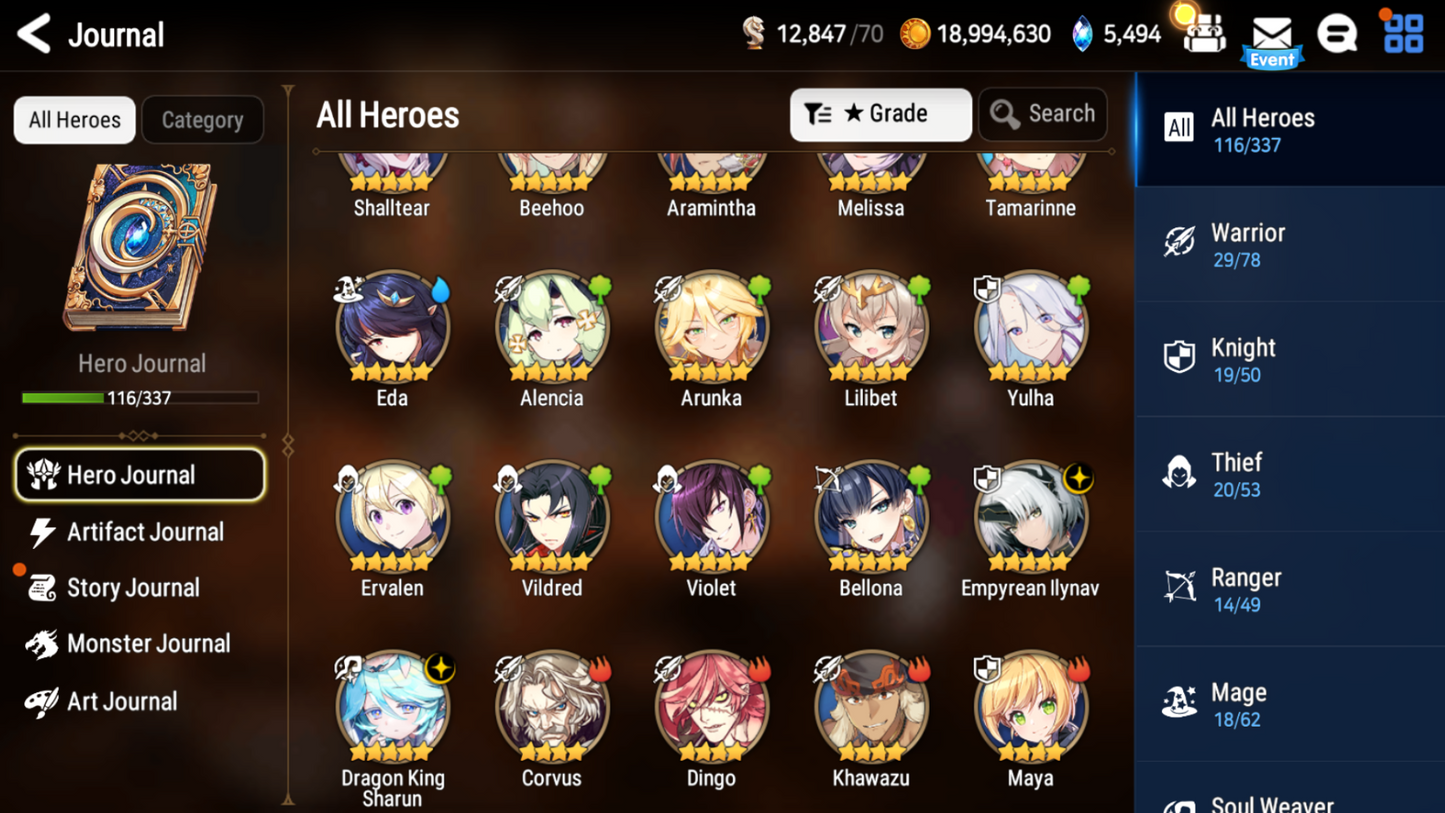This screenshot has height=813, width=1445.
Task: Choose Dragon King Sharun's portrait
Action: 392,706
